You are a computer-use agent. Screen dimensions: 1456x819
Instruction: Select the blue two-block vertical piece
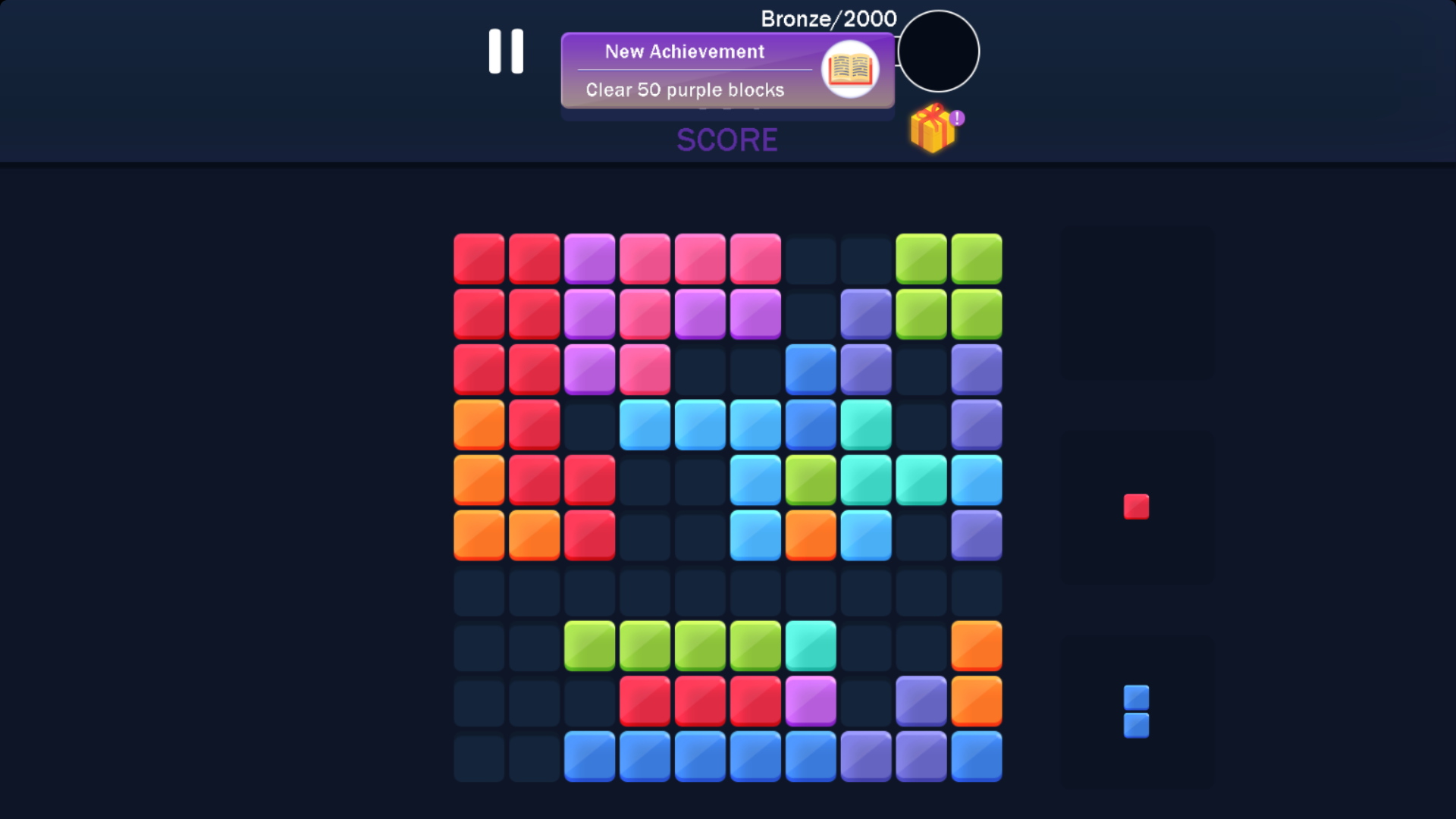click(x=1135, y=713)
